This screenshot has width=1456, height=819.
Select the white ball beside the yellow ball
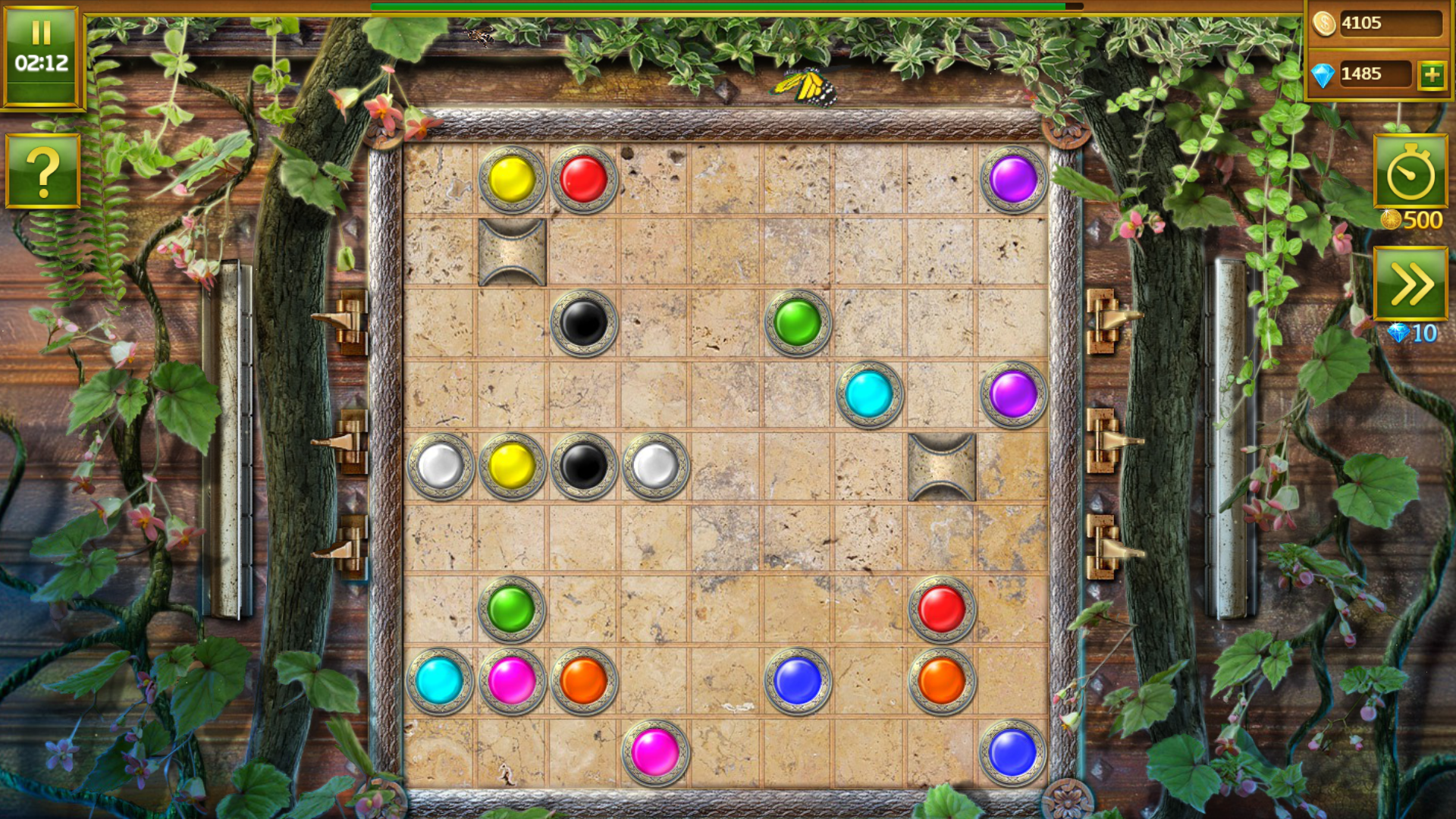(442, 466)
